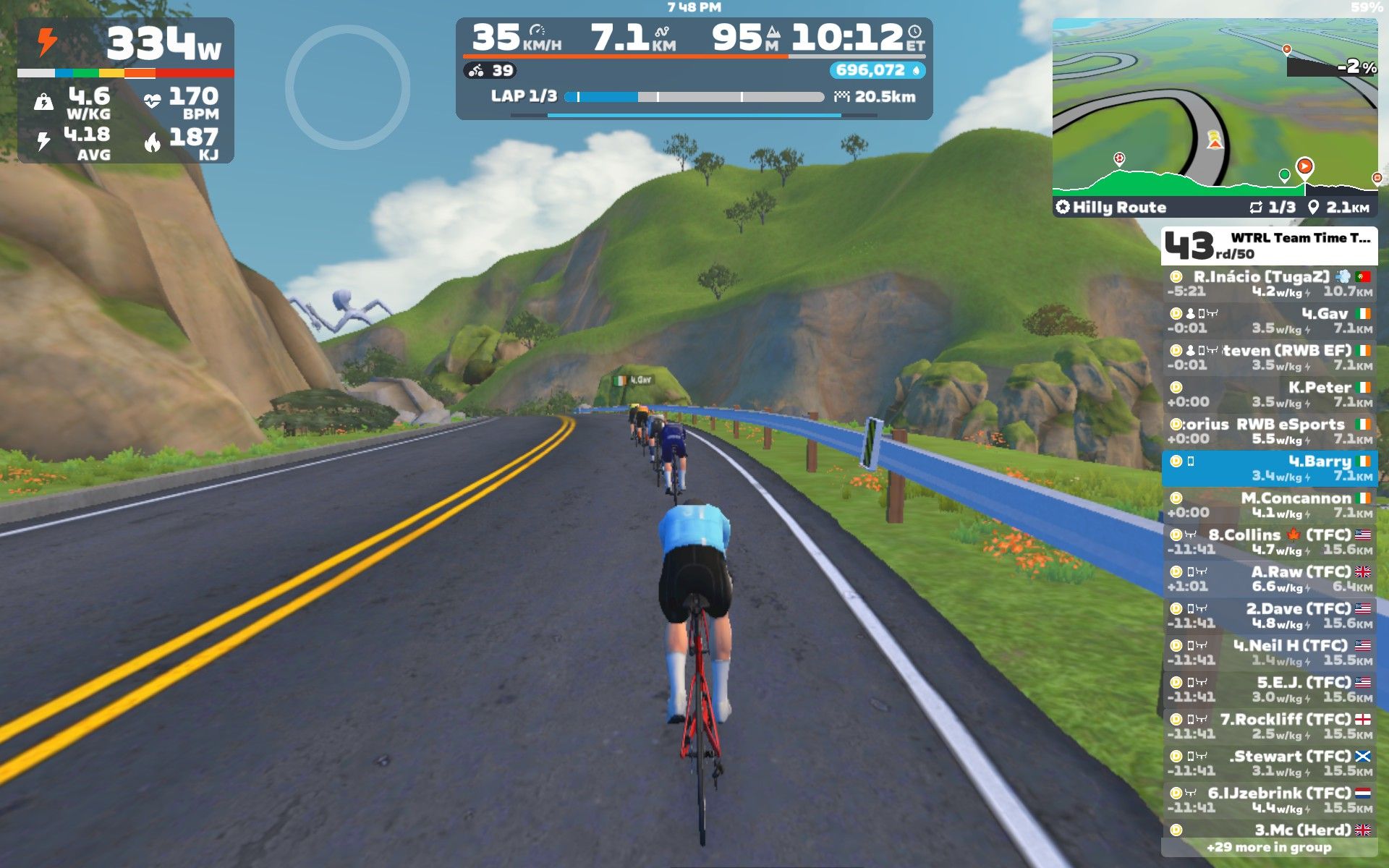1389x868 pixels.
Task: Select rider R.Inácio (TugaZ) in the list
Action: pyautogui.click(x=1269, y=284)
